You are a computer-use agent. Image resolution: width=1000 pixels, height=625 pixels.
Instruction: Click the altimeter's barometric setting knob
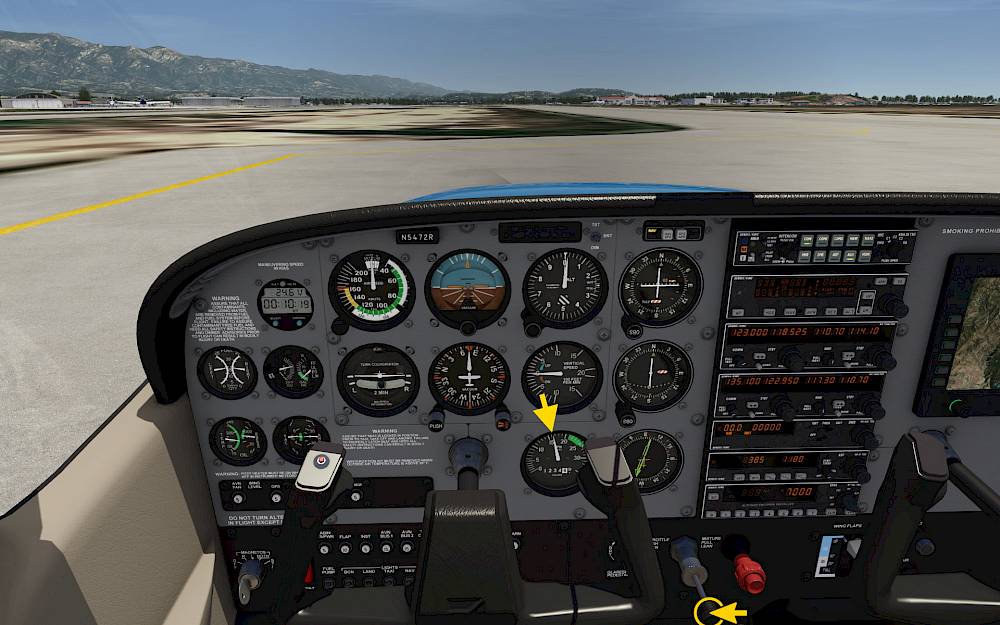(x=533, y=329)
